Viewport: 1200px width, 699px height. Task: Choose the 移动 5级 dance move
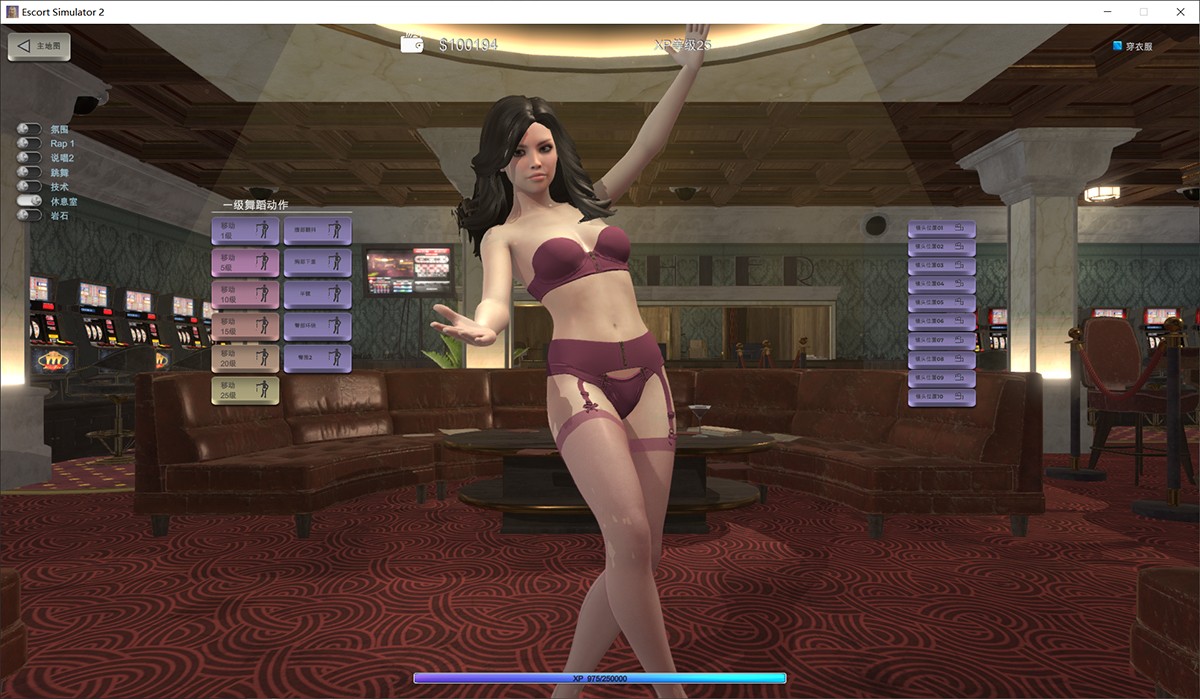coord(245,263)
